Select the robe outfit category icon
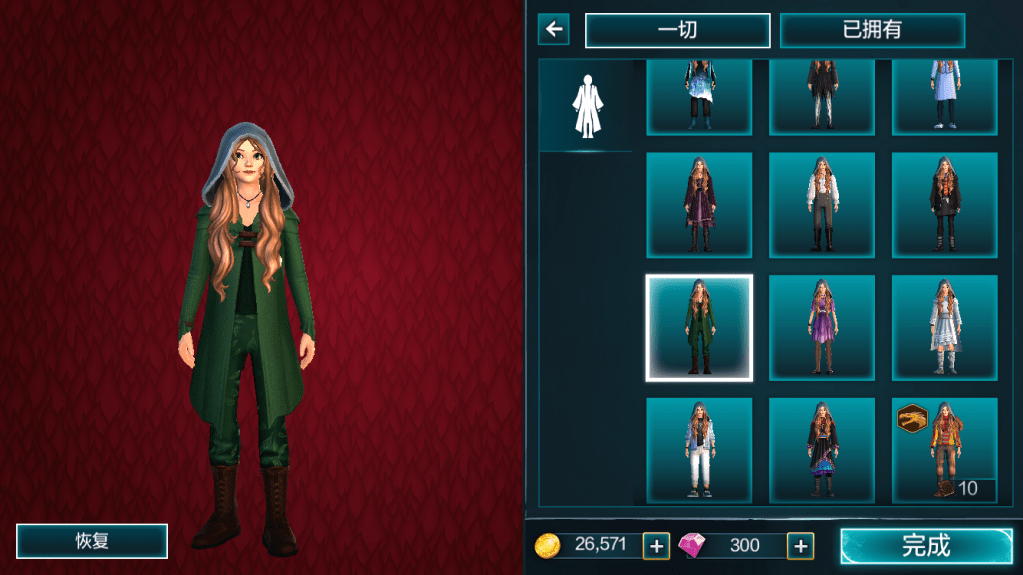Image resolution: width=1023 pixels, height=575 pixels. click(585, 106)
